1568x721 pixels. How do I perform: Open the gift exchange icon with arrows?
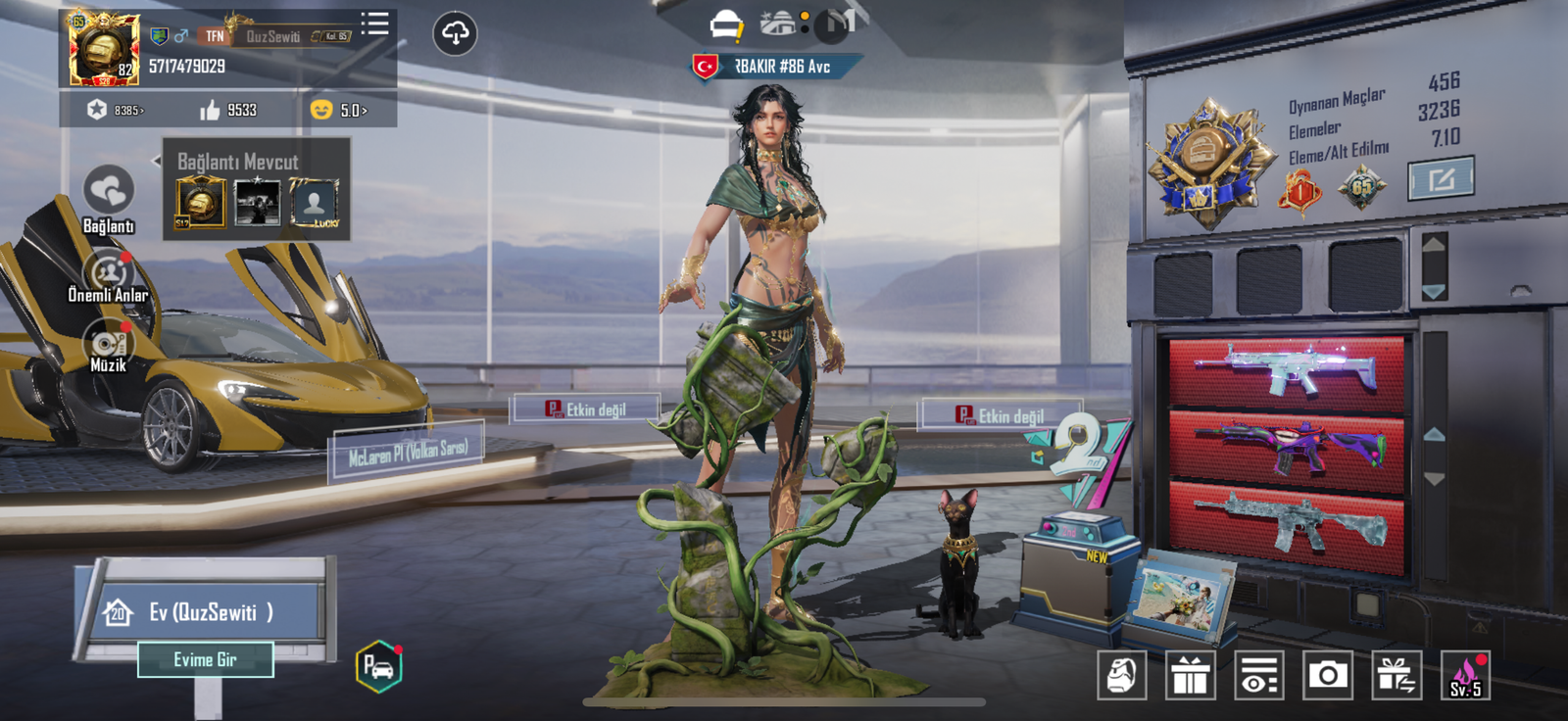(1396, 675)
